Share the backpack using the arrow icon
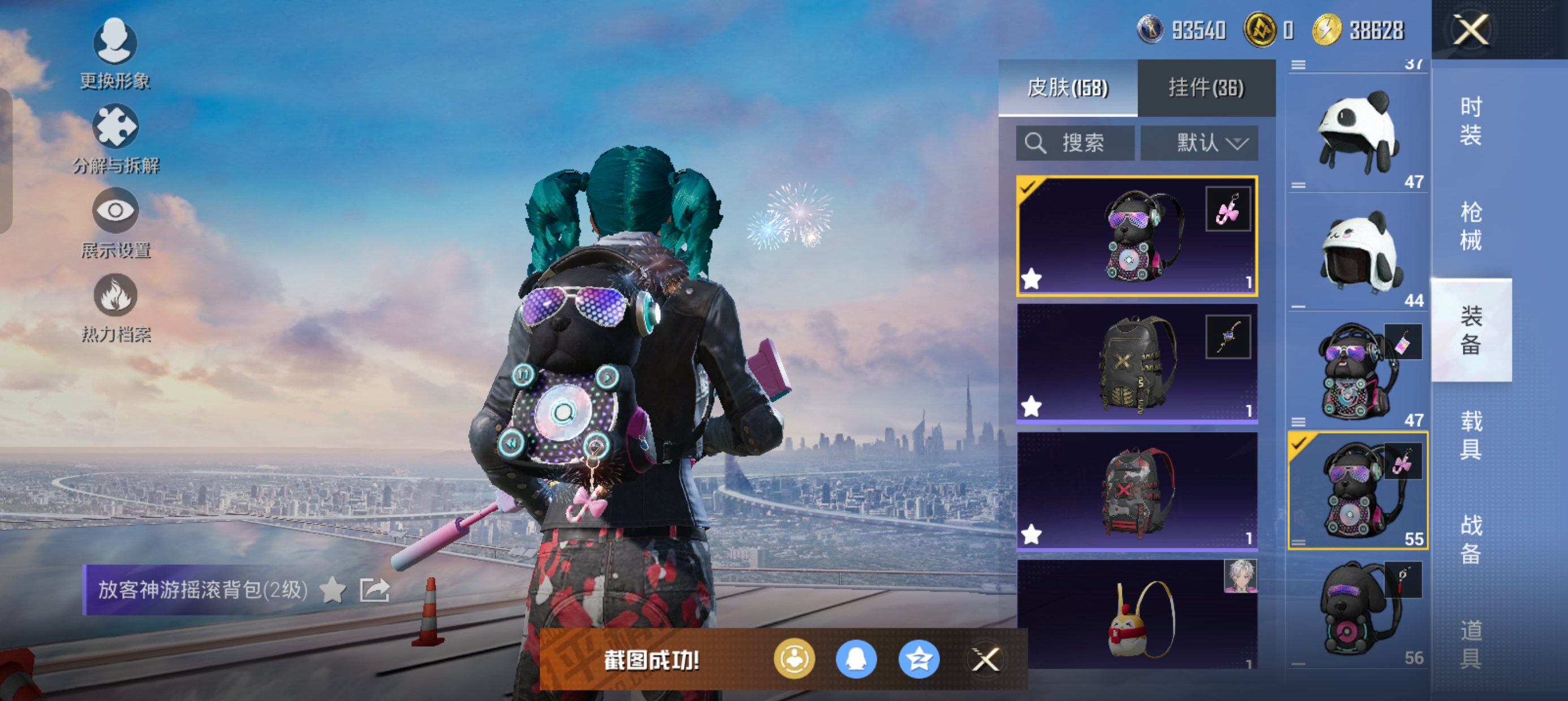This screenshot has height=701, width=1568. pyautogui.click(x=374, y=590)
